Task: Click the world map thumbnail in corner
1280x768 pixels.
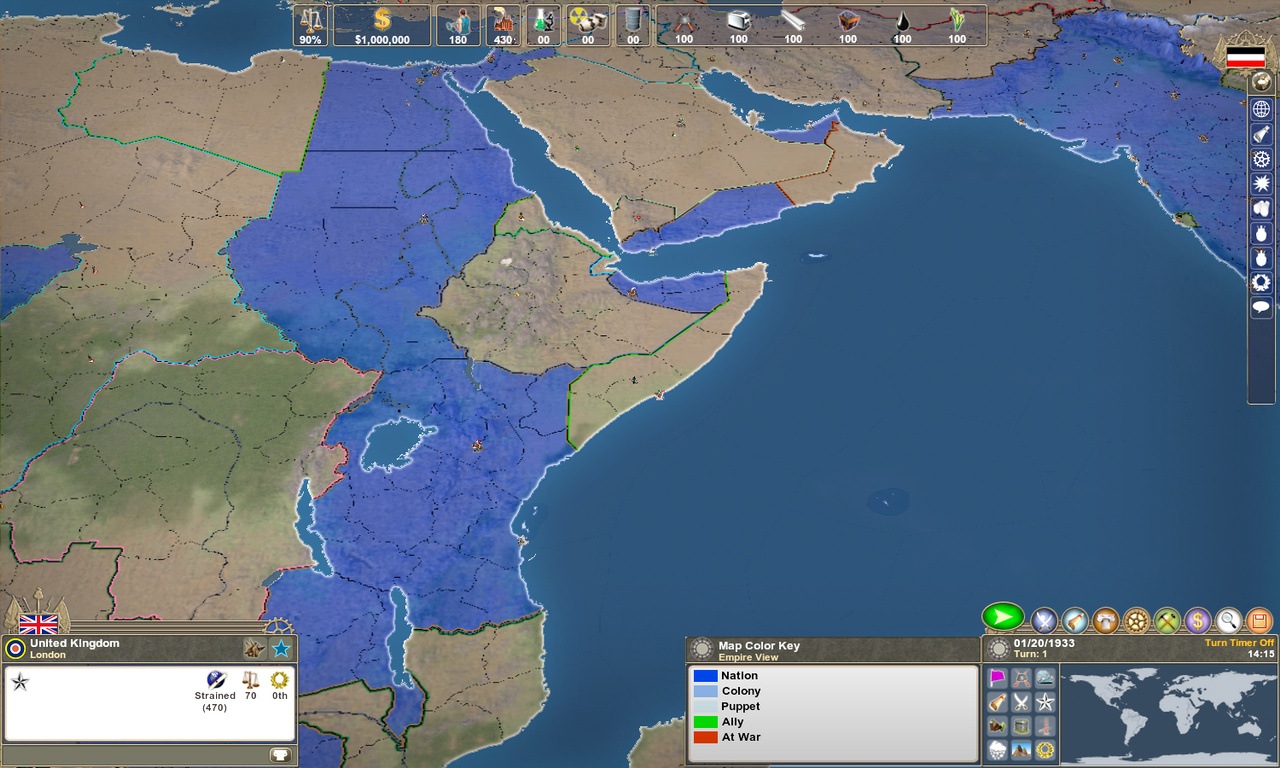Action: [x=1170, y=715]
